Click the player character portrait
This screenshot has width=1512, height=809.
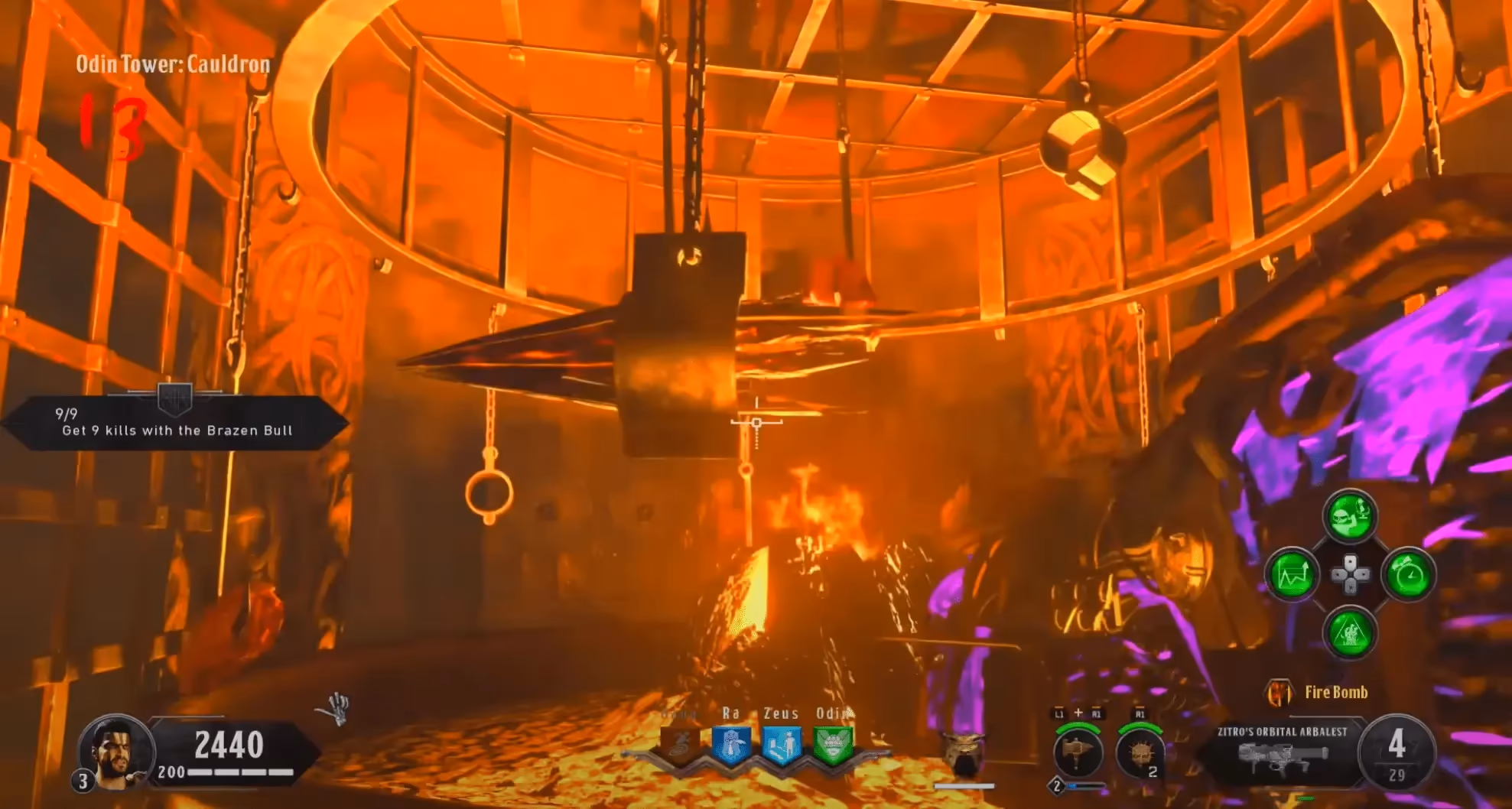pyautogui.click(x=115, y=751)
